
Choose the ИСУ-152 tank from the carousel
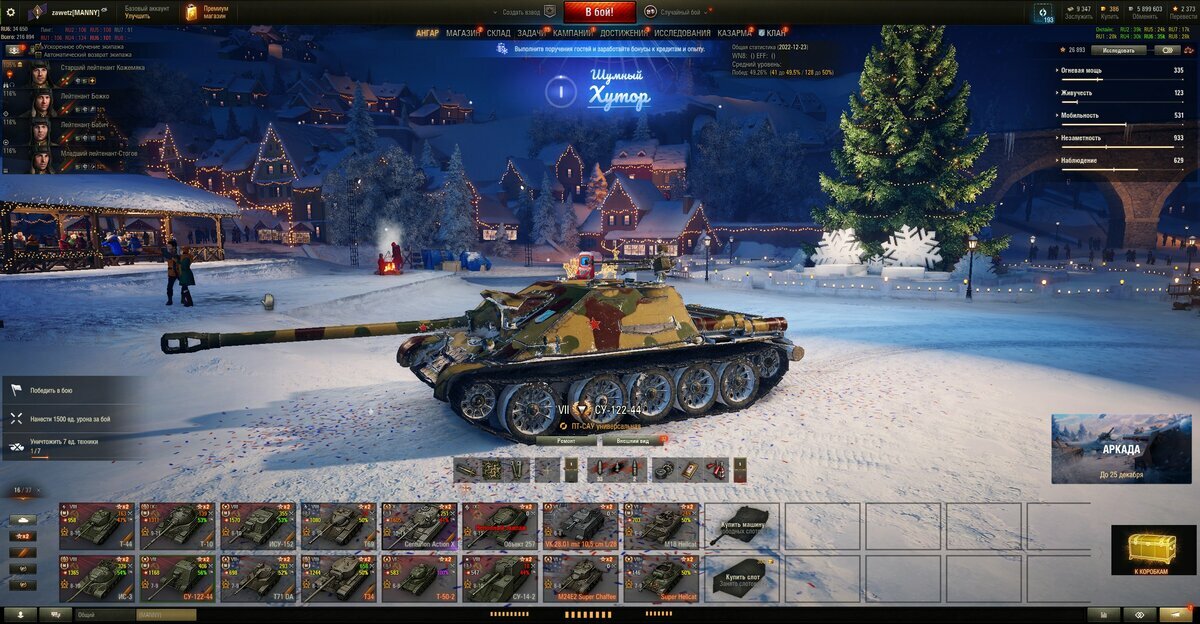click(x=258, y=525)
